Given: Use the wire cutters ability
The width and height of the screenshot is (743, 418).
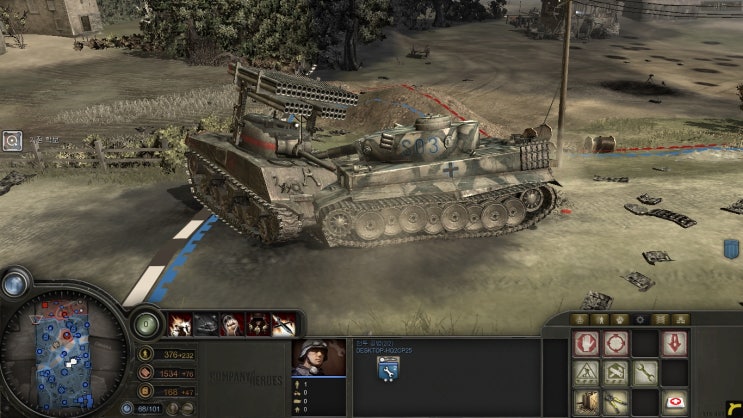Looking at the screenshot, I should [615, 402].
